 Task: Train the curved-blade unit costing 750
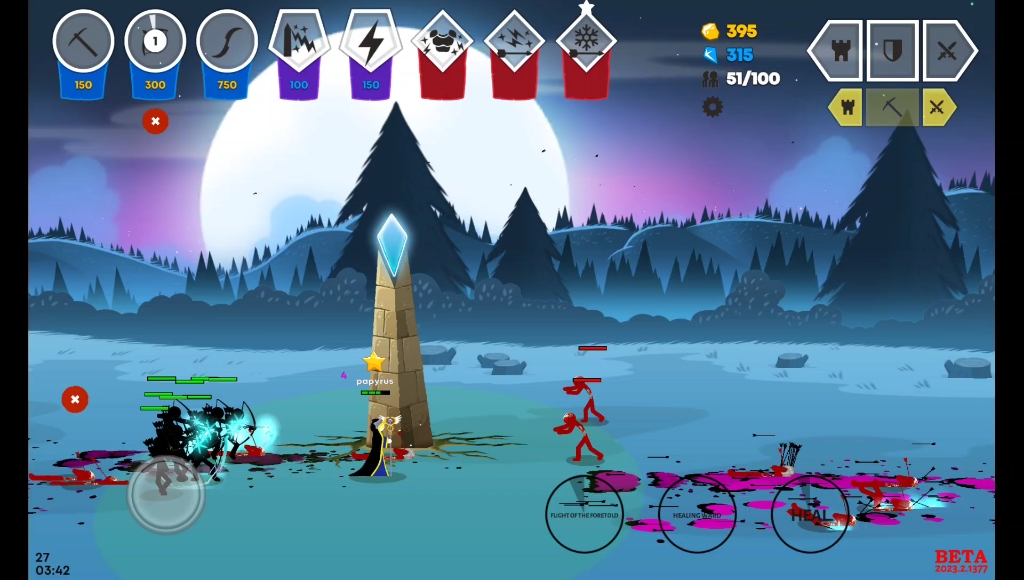coord(227,44)
